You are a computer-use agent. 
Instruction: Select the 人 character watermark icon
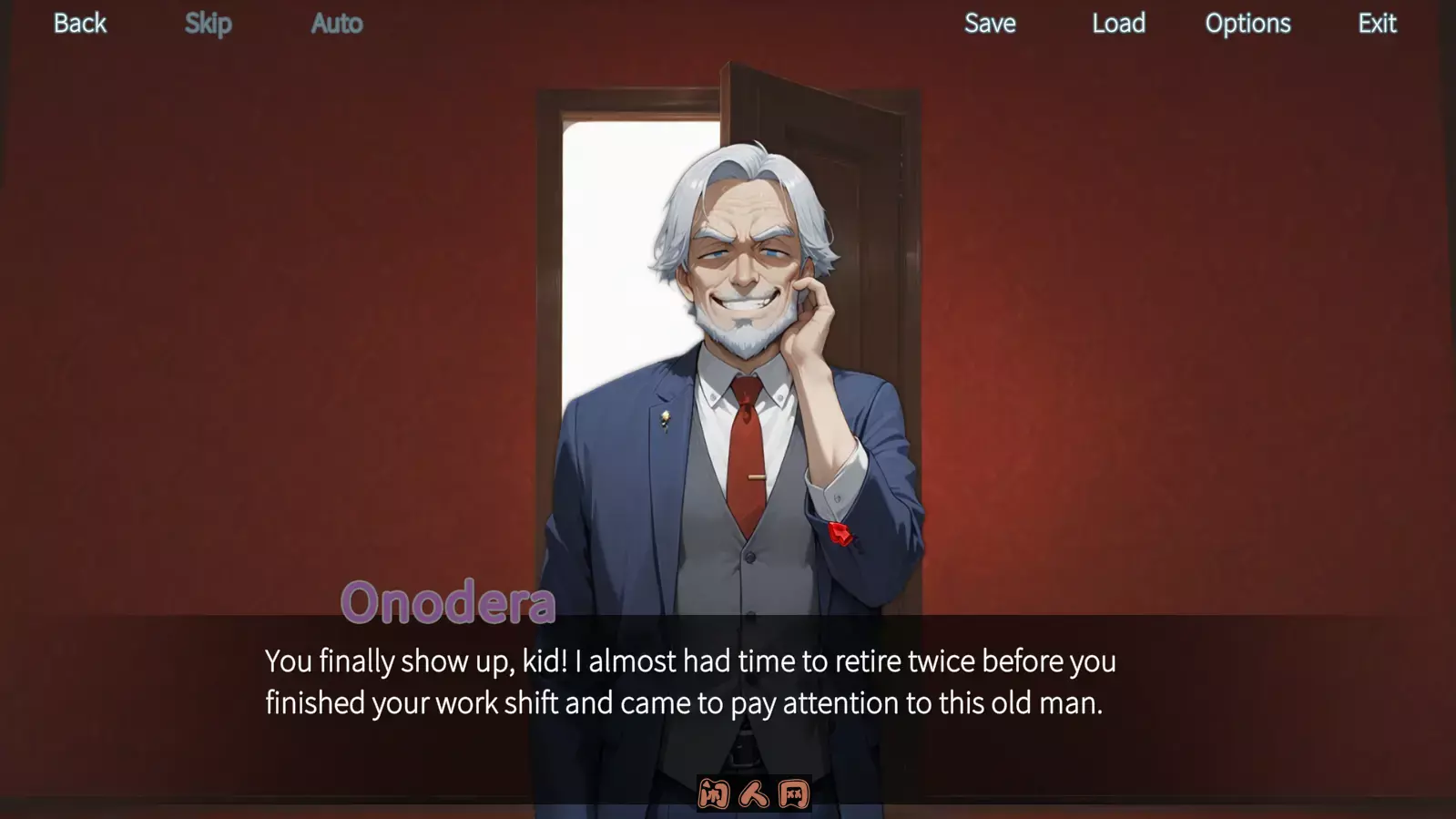point(754,793)
